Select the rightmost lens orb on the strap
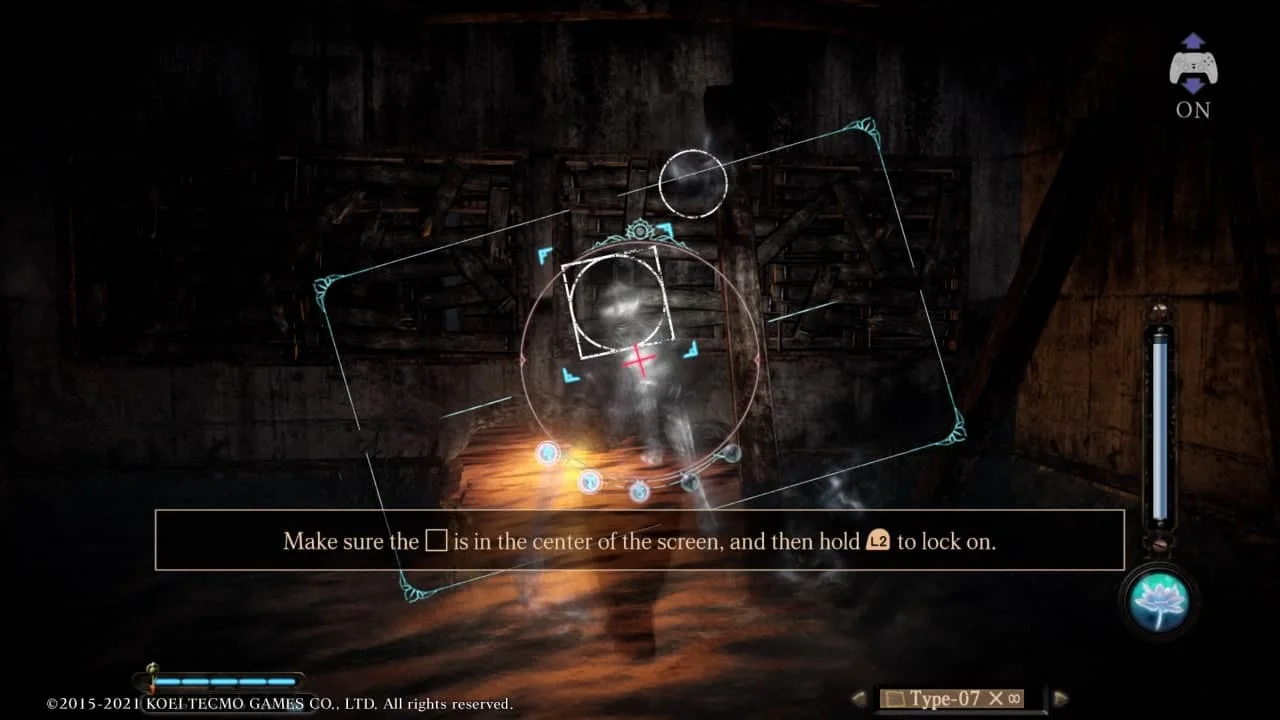Image resolution: width=1280 pixels, height=720 pixels. pyautogui.click(x=731, y=454)
